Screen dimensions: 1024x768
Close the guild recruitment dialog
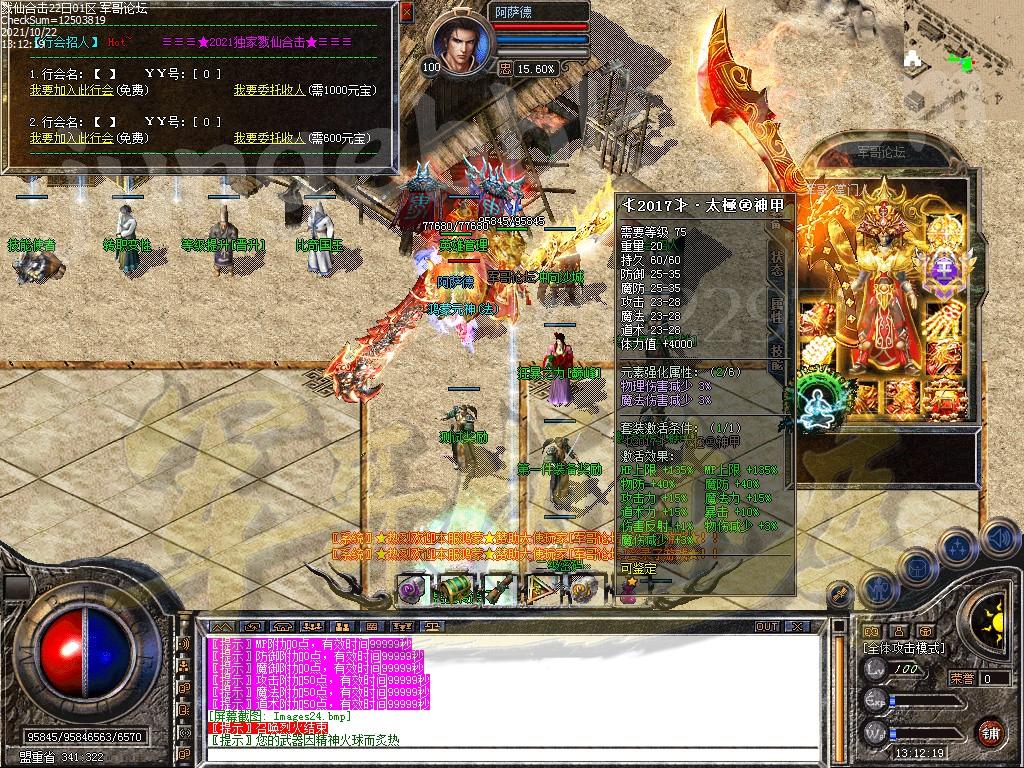tap(406, 13)
